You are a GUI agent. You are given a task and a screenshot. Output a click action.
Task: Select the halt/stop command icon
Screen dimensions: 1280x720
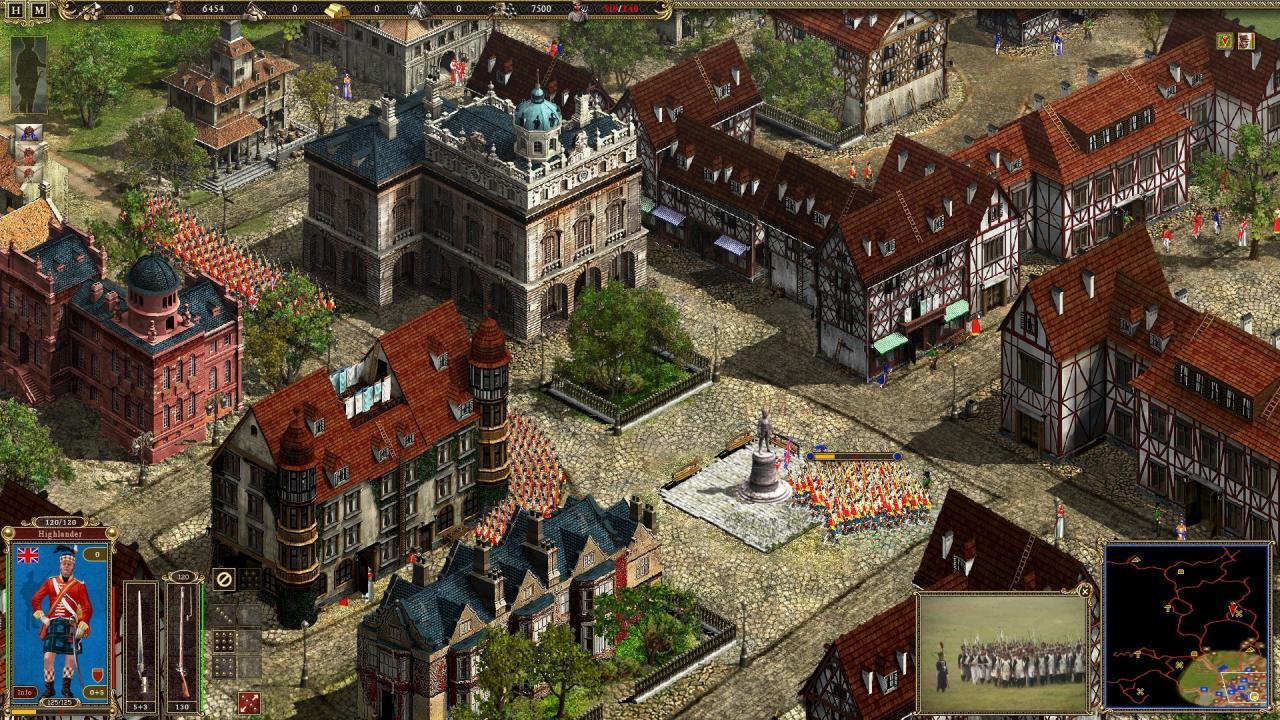(x=226, y=577)
